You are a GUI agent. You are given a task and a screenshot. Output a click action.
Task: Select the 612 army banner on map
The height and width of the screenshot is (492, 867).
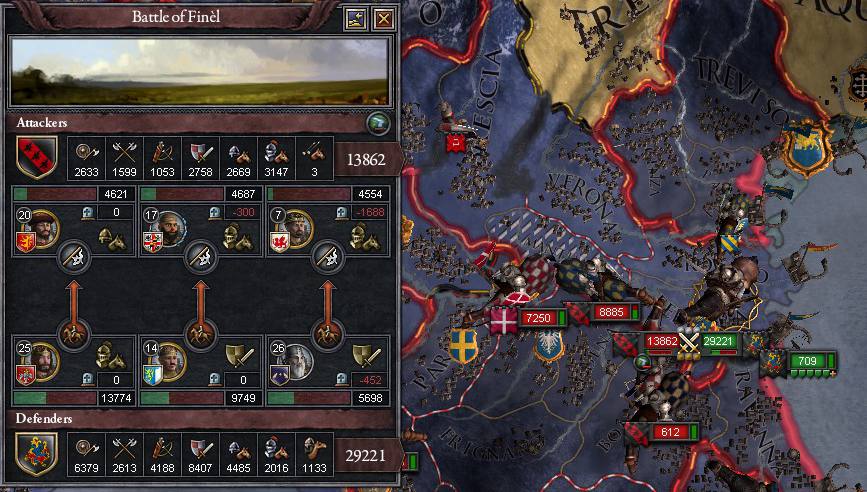point(667,432)
